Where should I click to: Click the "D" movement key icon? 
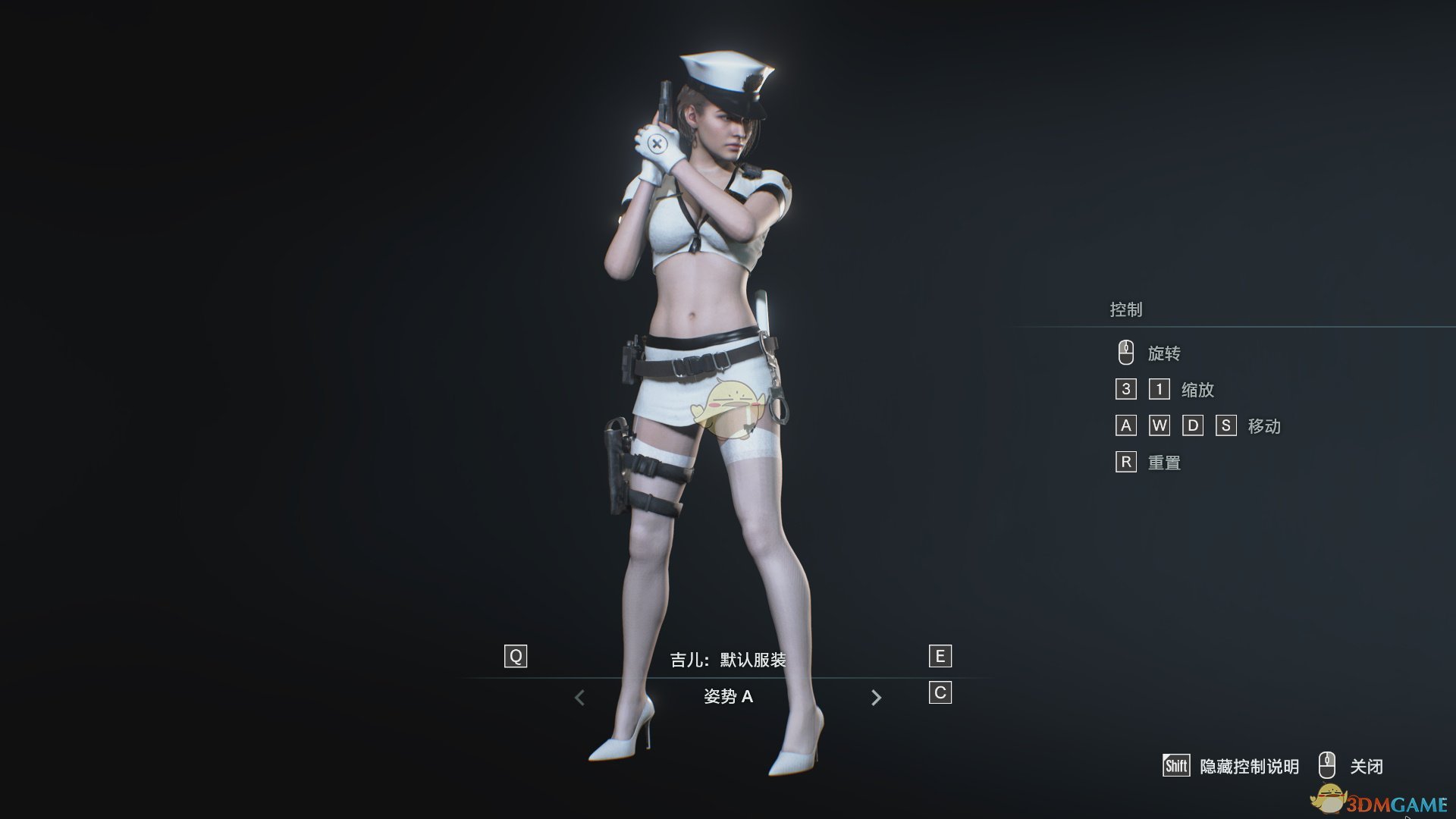pyautogui.click(x=1192, y=426)
